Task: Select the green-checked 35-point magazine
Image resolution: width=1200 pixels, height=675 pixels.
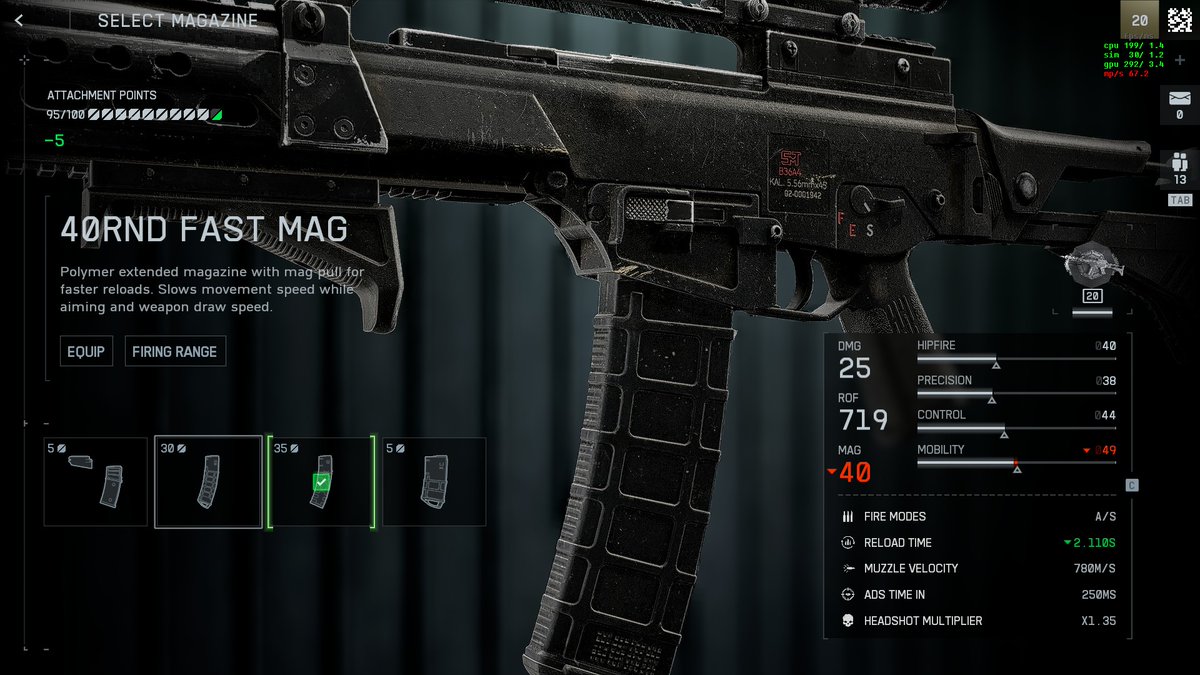Action: [x=320, y=482]
